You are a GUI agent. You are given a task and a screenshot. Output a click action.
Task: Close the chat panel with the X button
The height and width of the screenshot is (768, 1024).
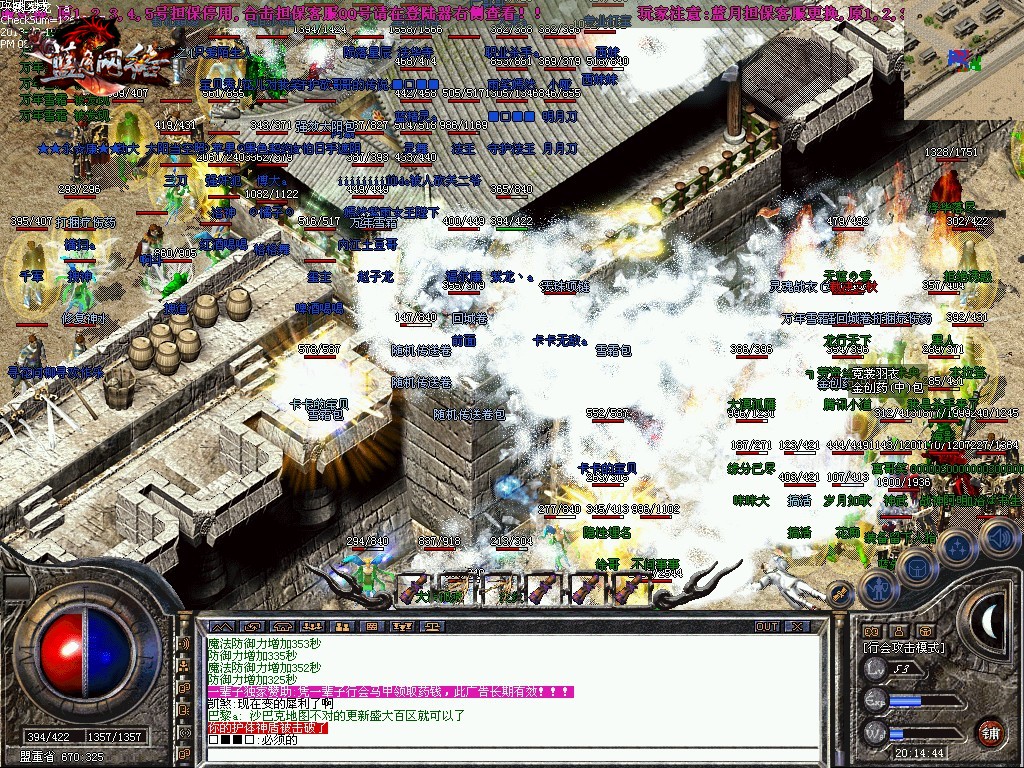[x=796, y=626]
